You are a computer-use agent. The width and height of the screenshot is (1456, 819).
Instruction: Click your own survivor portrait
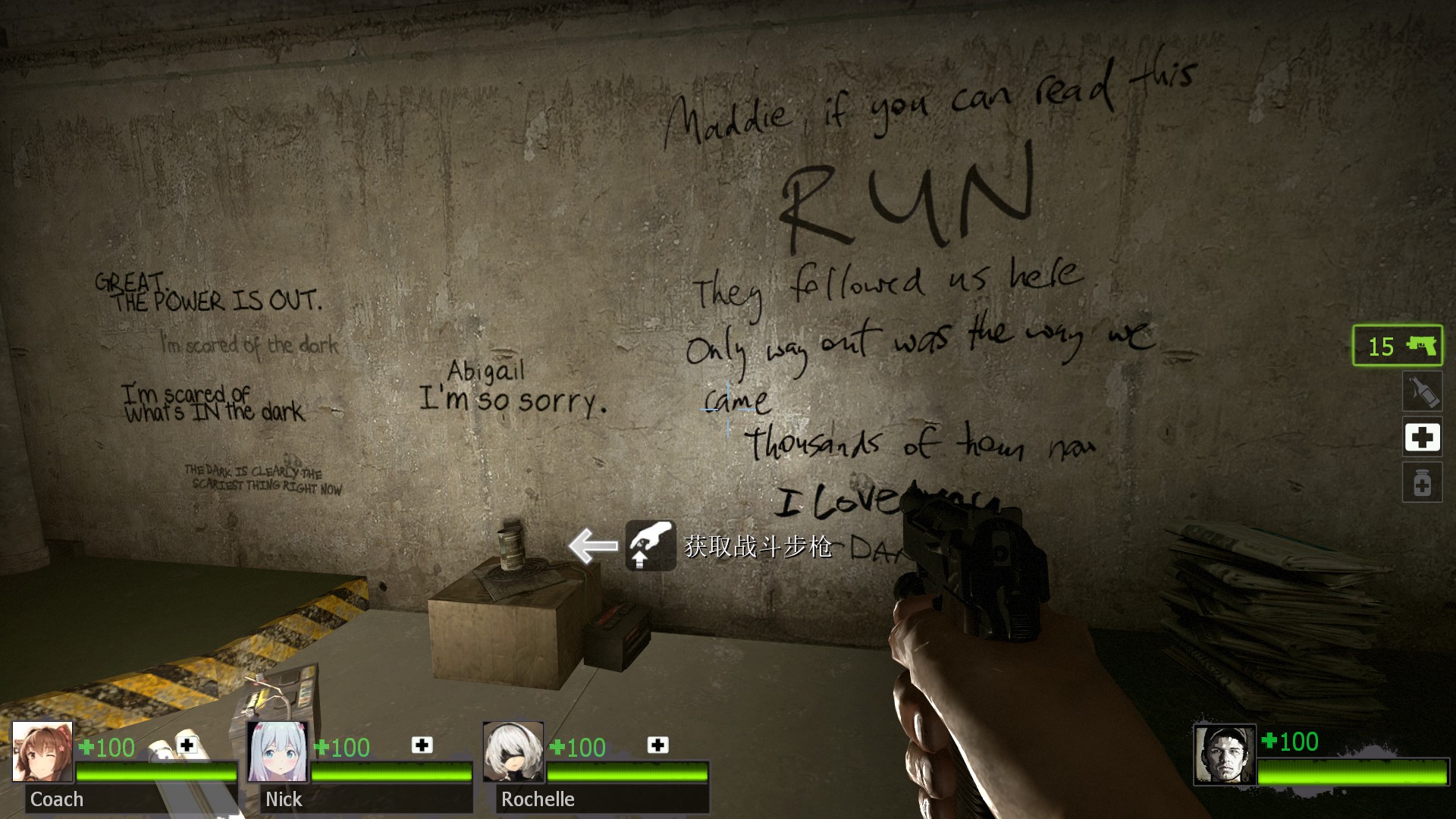(x=1225, y=754)
